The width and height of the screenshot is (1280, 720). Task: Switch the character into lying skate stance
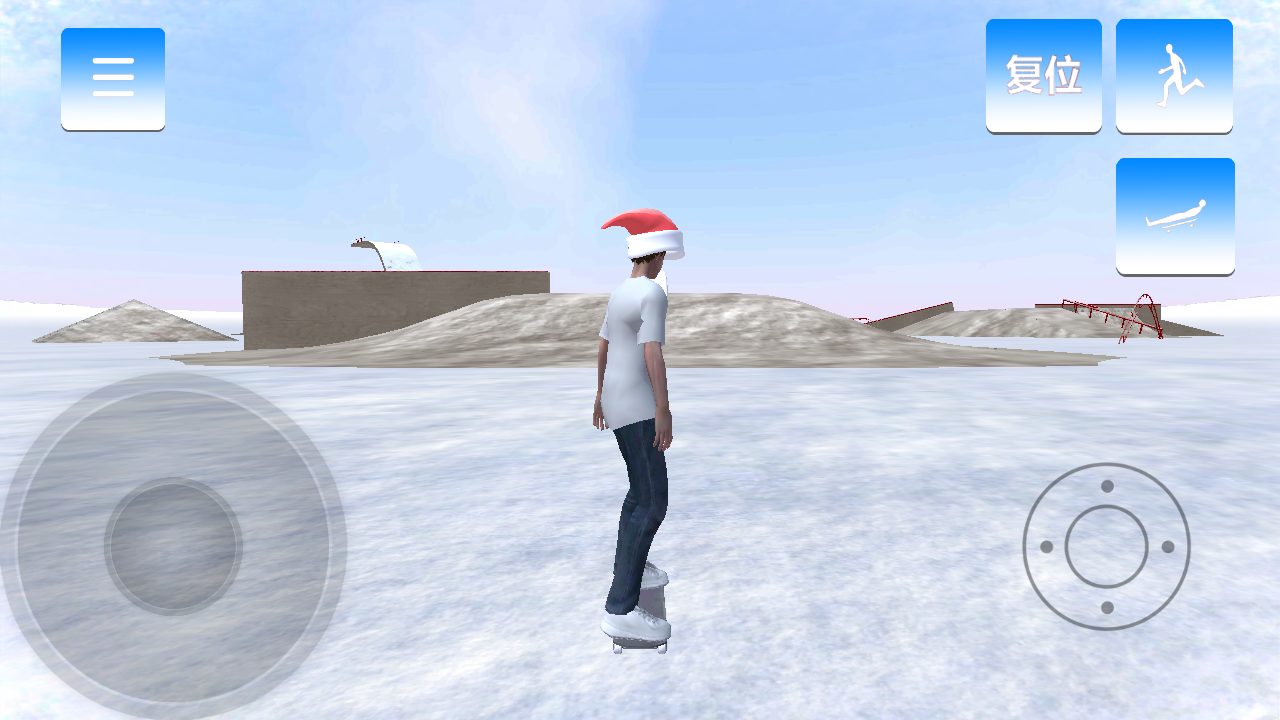pyautogui.click(x=1174, y=214)
